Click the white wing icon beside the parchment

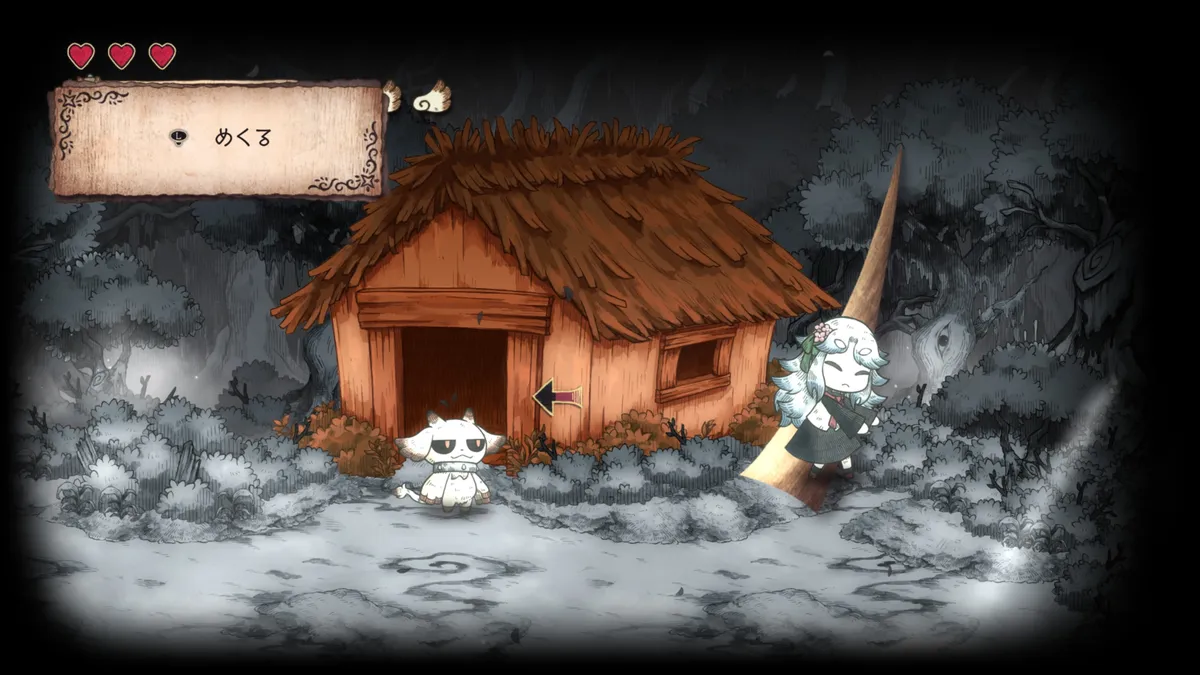pyautogui.click(x=432, y=96)
